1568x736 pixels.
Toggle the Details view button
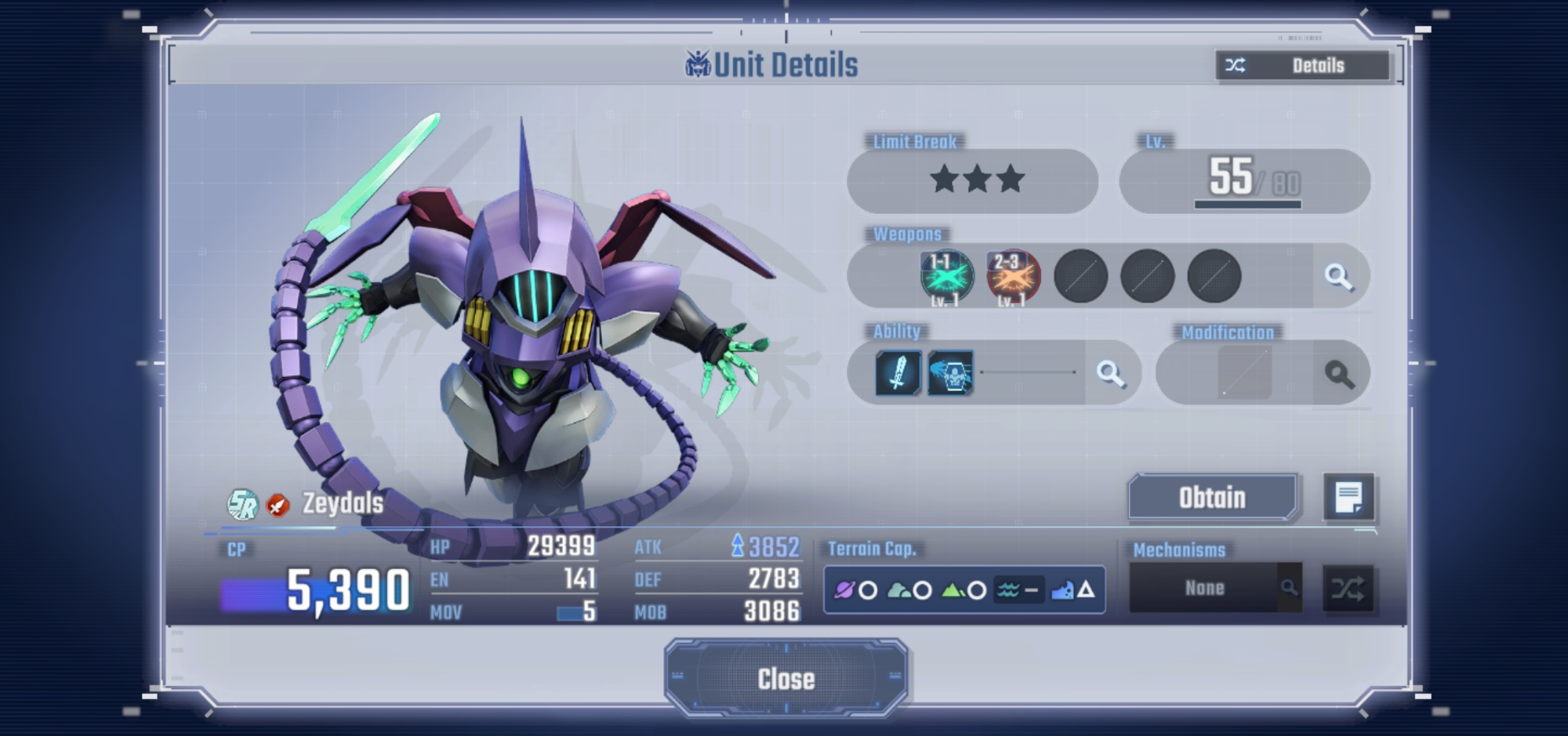(1303, 66)
